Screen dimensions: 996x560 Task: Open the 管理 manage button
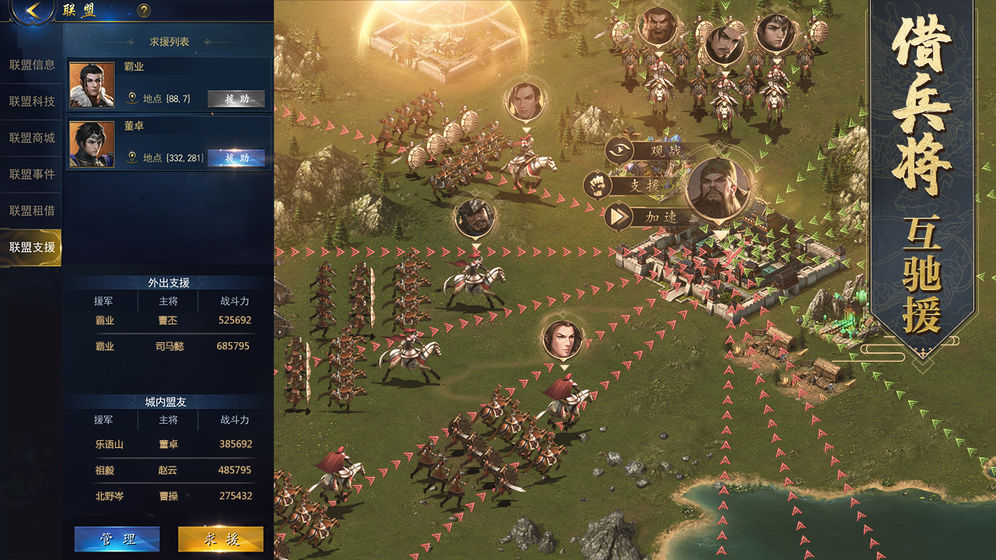(117, 539)
